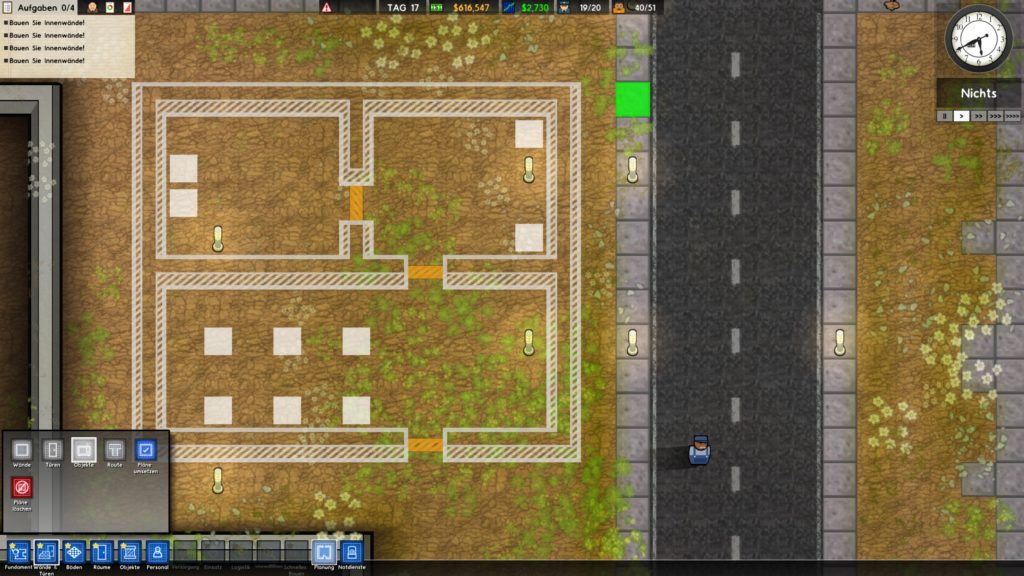The image size is (1024, 576).
Task: Open the Aufgaben task list header
Action: tap(42, 8)
